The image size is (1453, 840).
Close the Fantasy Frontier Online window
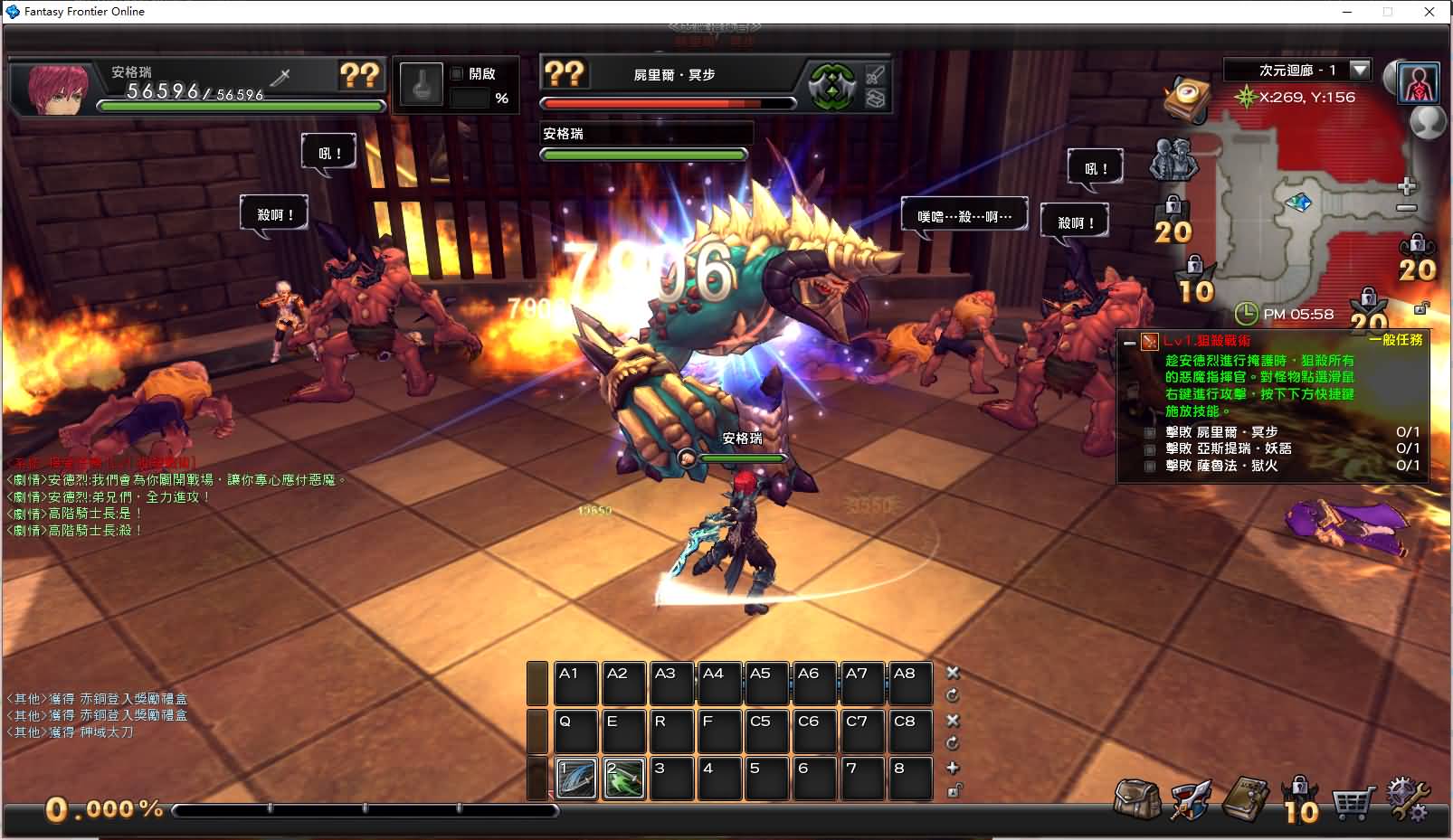1429,12
